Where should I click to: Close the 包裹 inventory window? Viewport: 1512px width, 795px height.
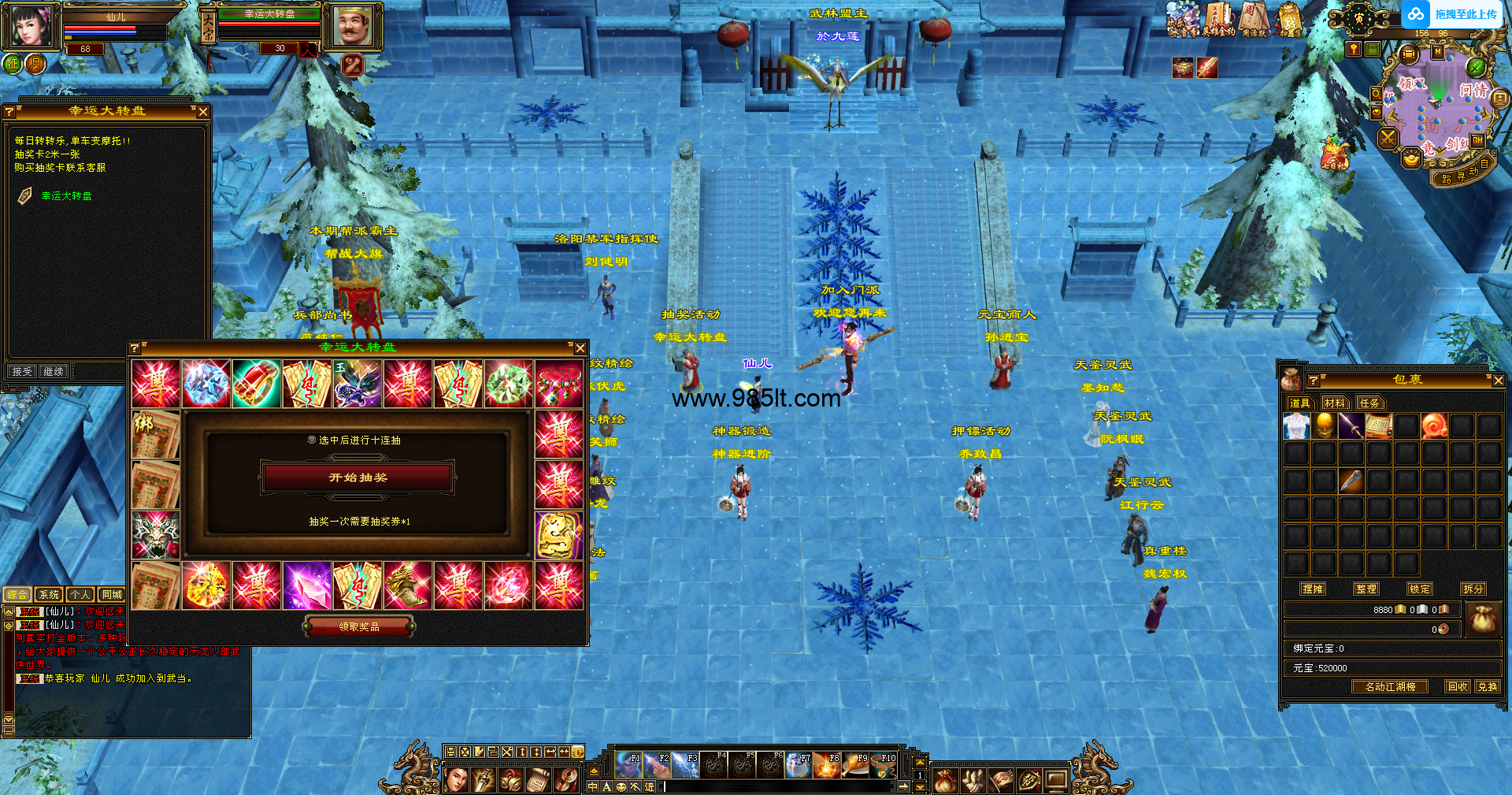coord(1498,381)
